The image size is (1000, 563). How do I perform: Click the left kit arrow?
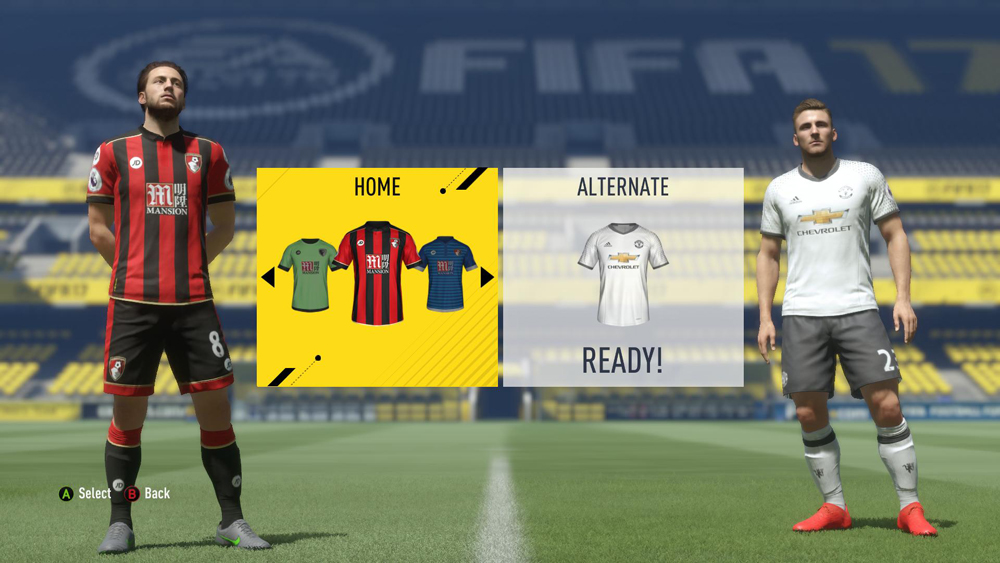[x=268, y=277]
